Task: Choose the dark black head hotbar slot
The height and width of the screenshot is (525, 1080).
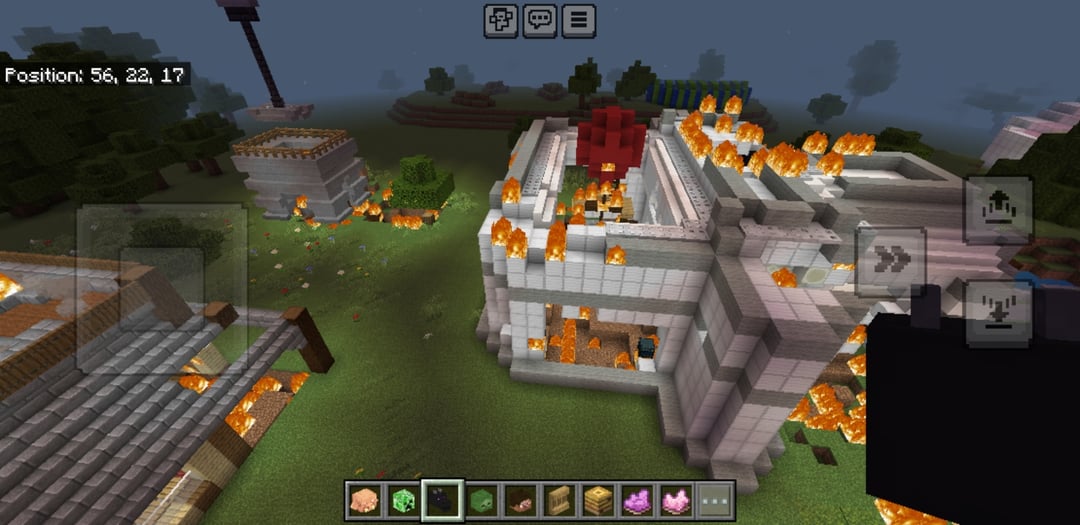Action: (441, 499)
